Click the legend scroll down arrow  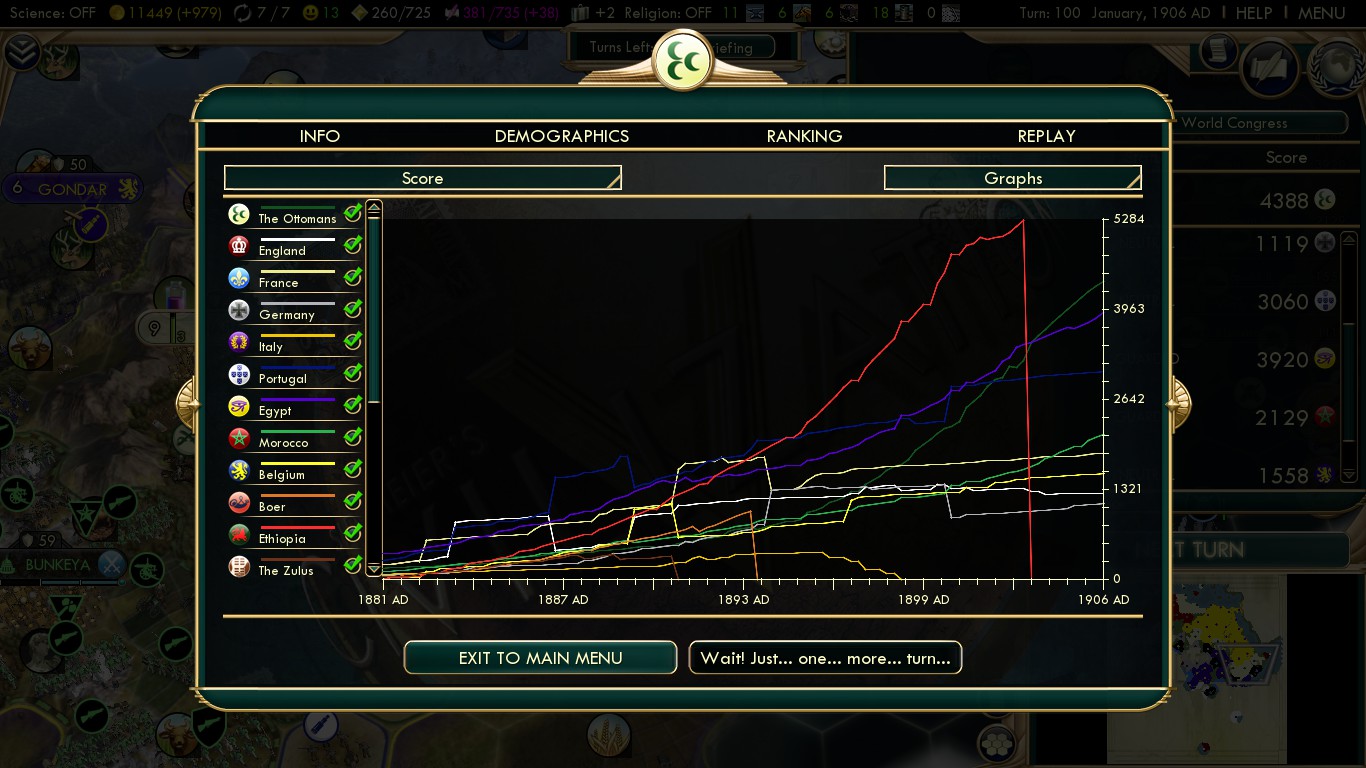click(374, 568)
